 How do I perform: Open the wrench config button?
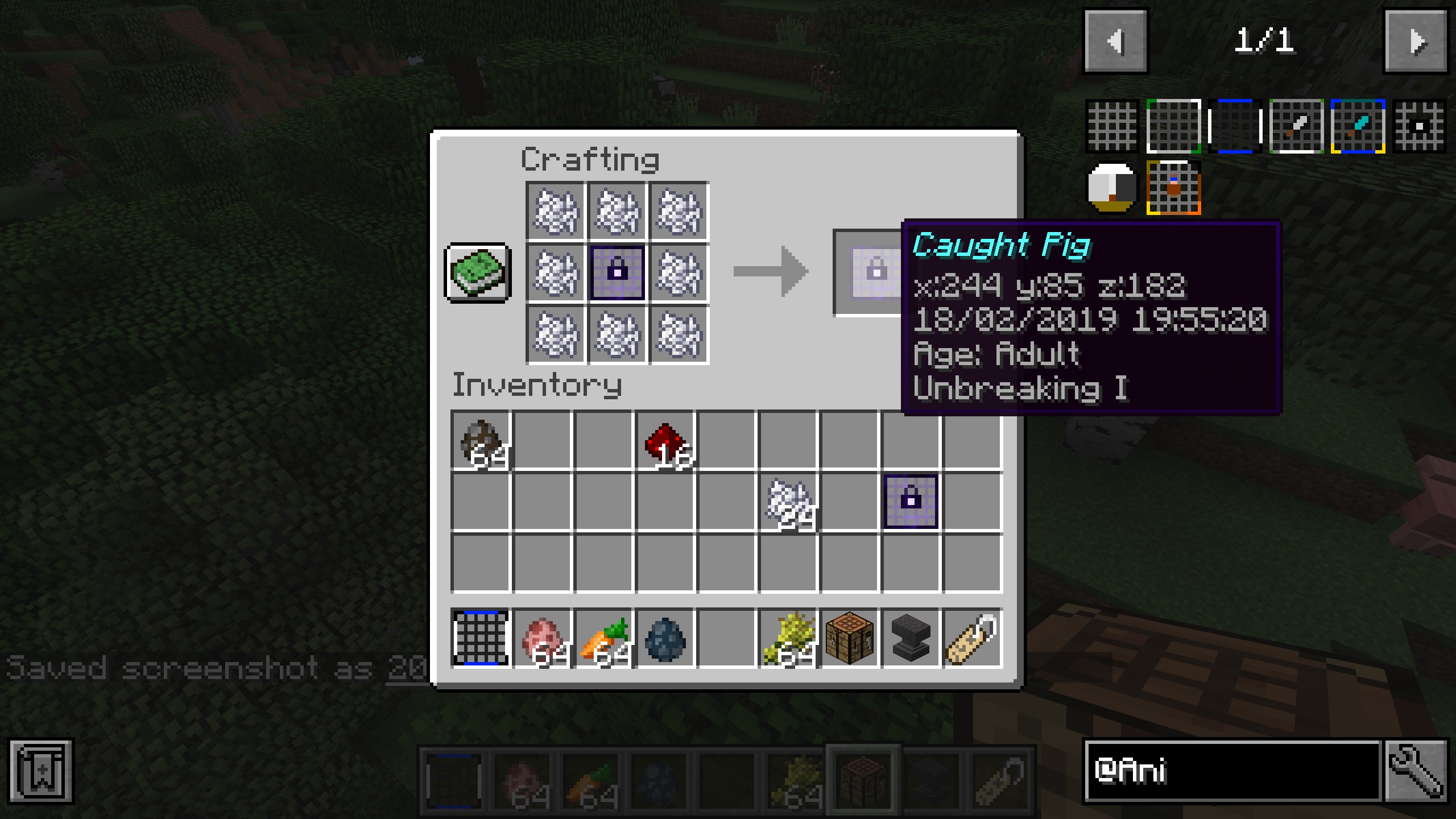coord(1416,771)
